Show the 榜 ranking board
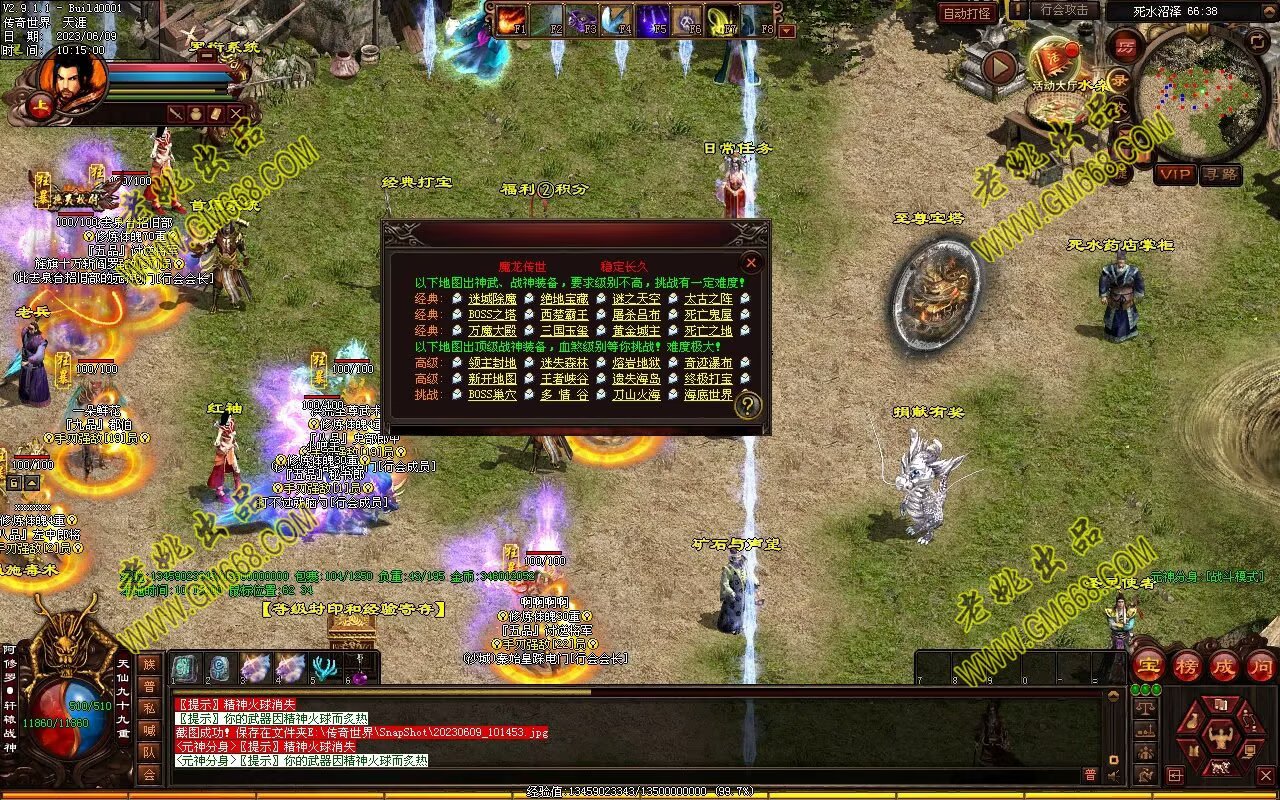This screenshot has width=1280, height=800. (x=1187, y=665)
